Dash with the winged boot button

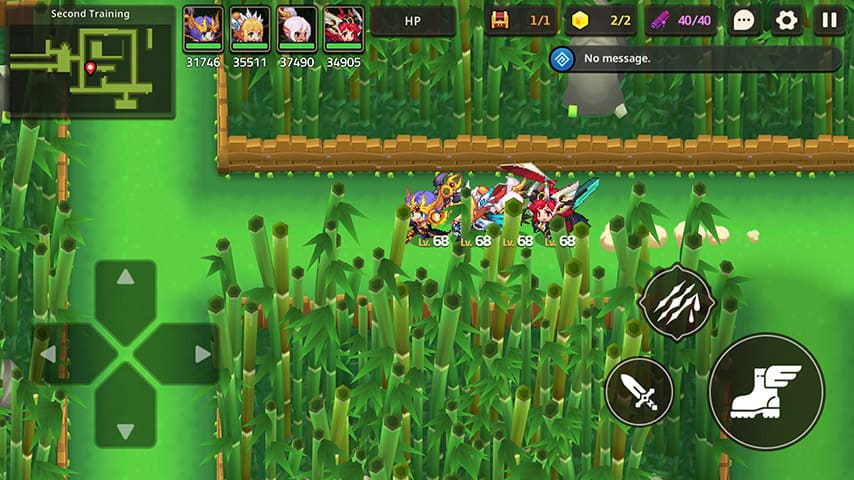click(765, 391)
